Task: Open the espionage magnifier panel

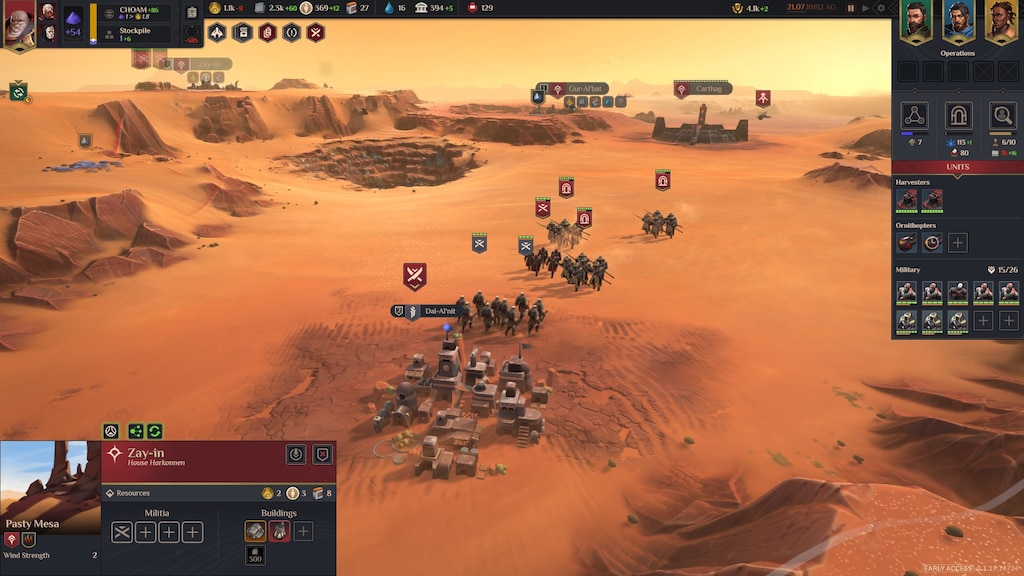Action: (1002, 116)
